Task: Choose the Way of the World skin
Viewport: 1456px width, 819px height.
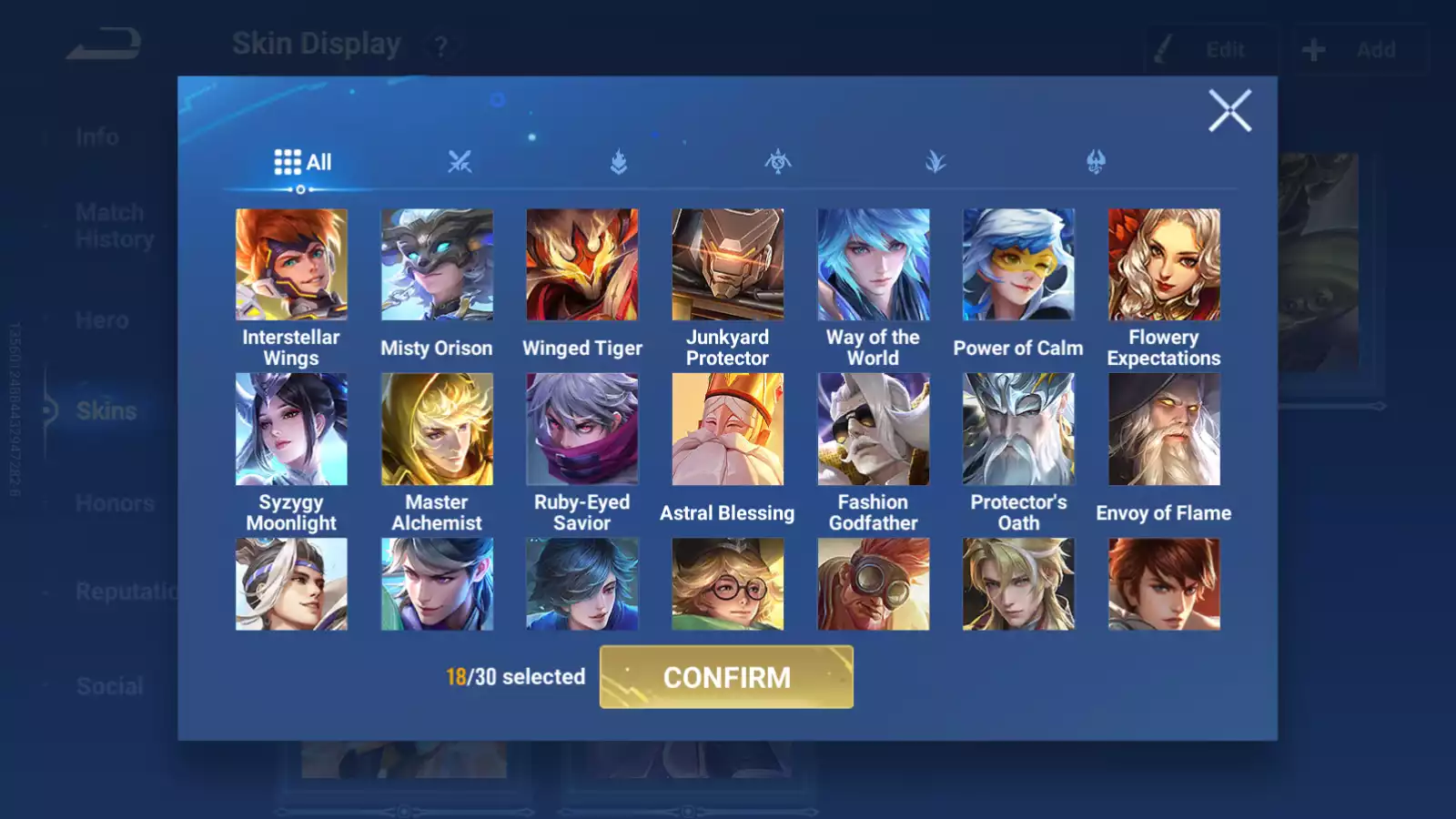Action: 874,265
